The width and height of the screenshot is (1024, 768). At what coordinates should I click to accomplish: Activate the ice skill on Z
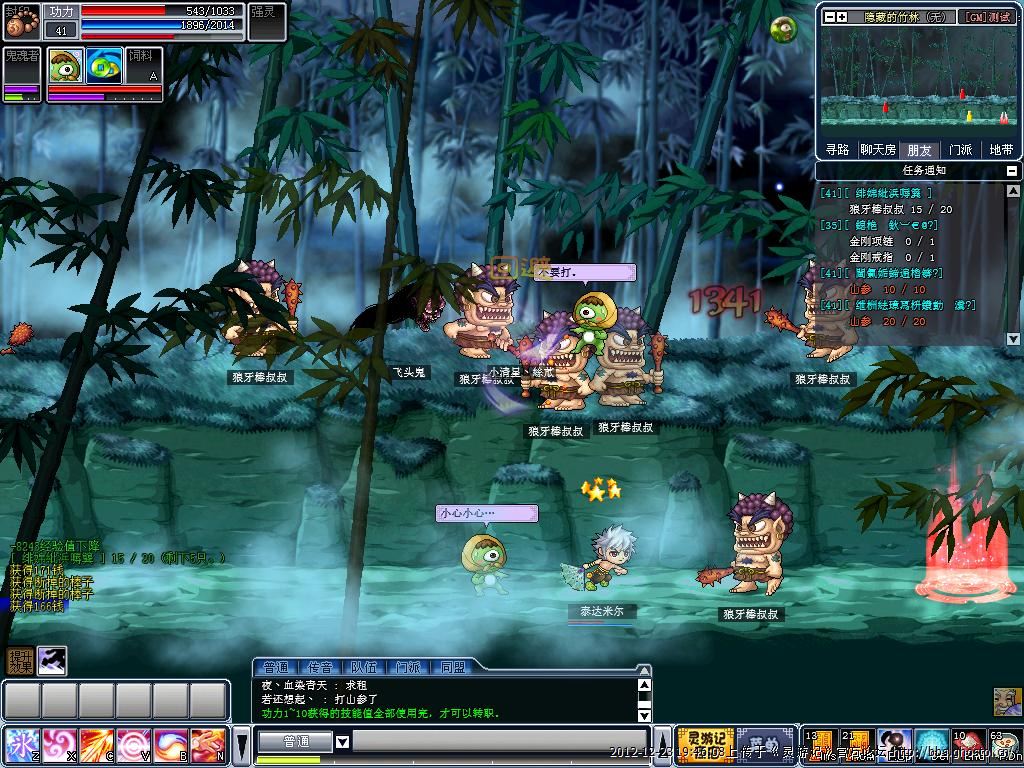(x=21, y=745)
